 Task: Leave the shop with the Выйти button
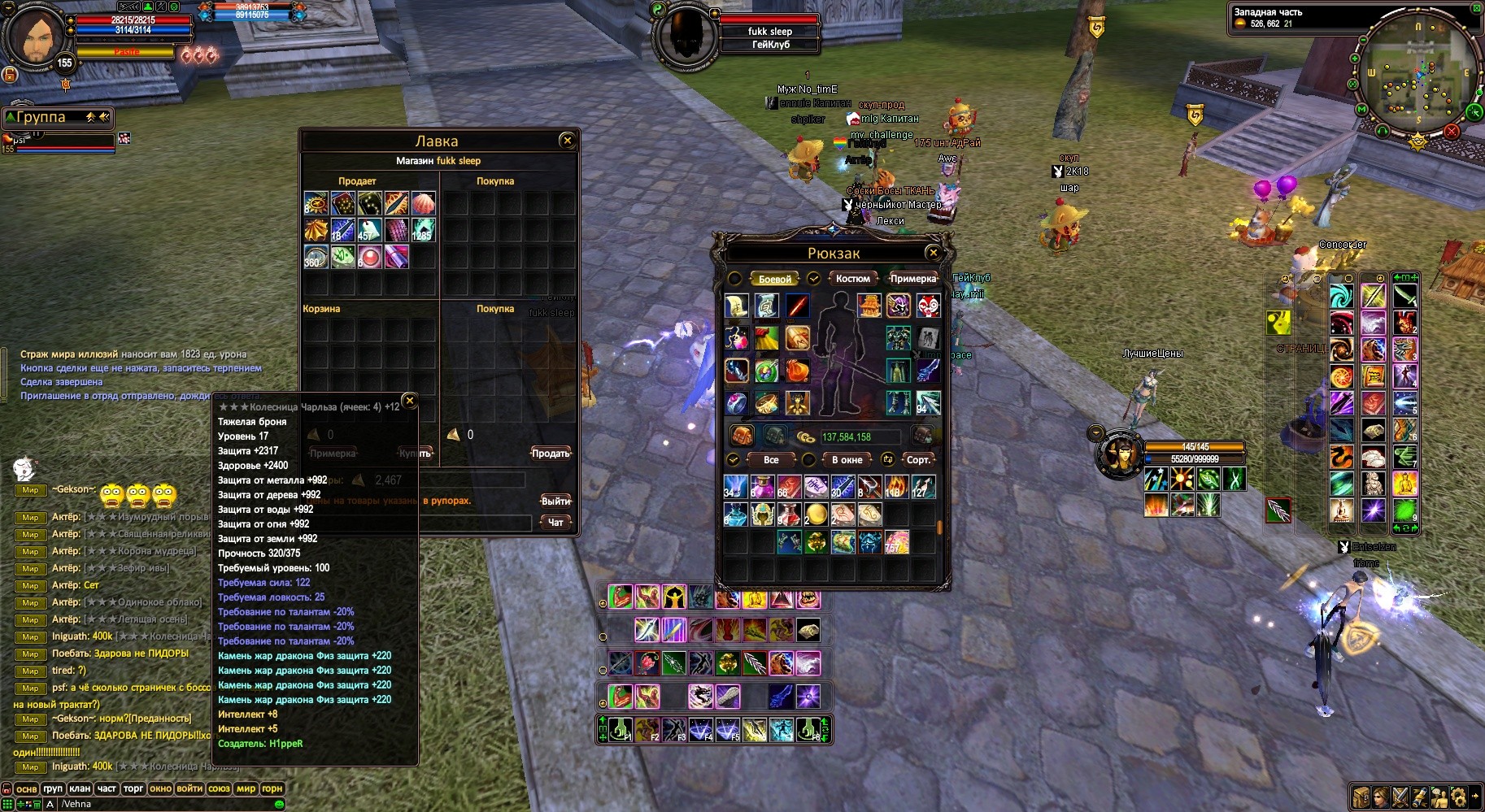point(555,501)
